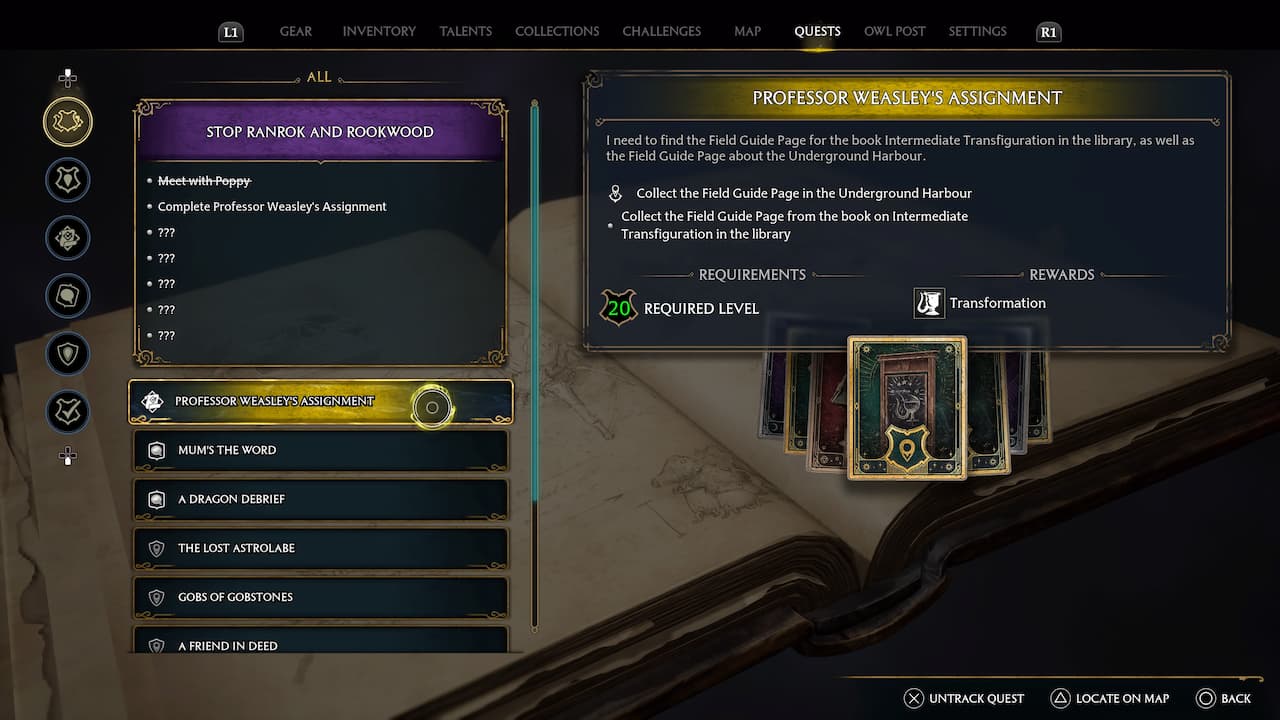
Task: Go back from the quest menu
Action: (x=1223, y=698)
